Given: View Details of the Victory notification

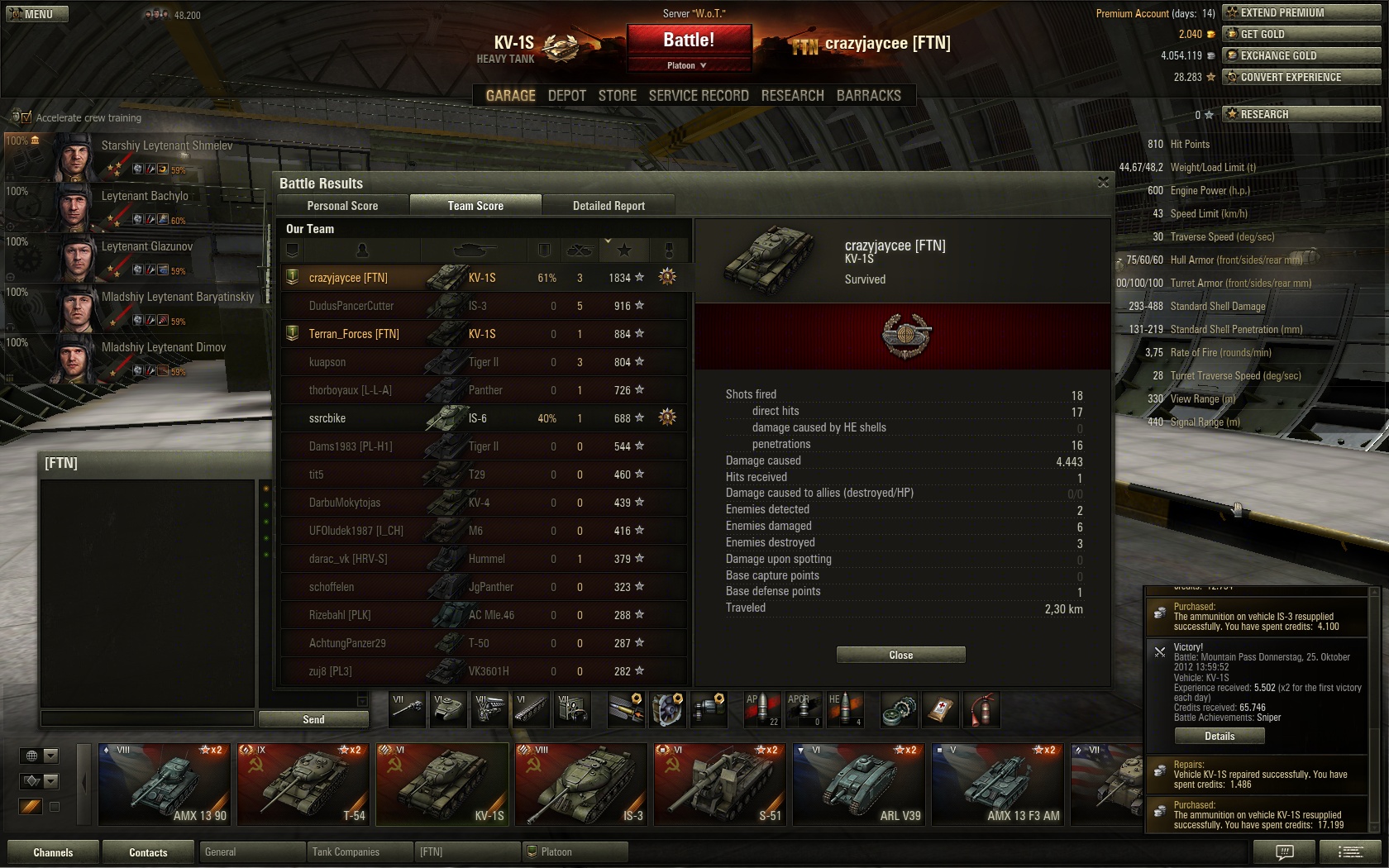Looking at the screenshot, I should 1220,736.
